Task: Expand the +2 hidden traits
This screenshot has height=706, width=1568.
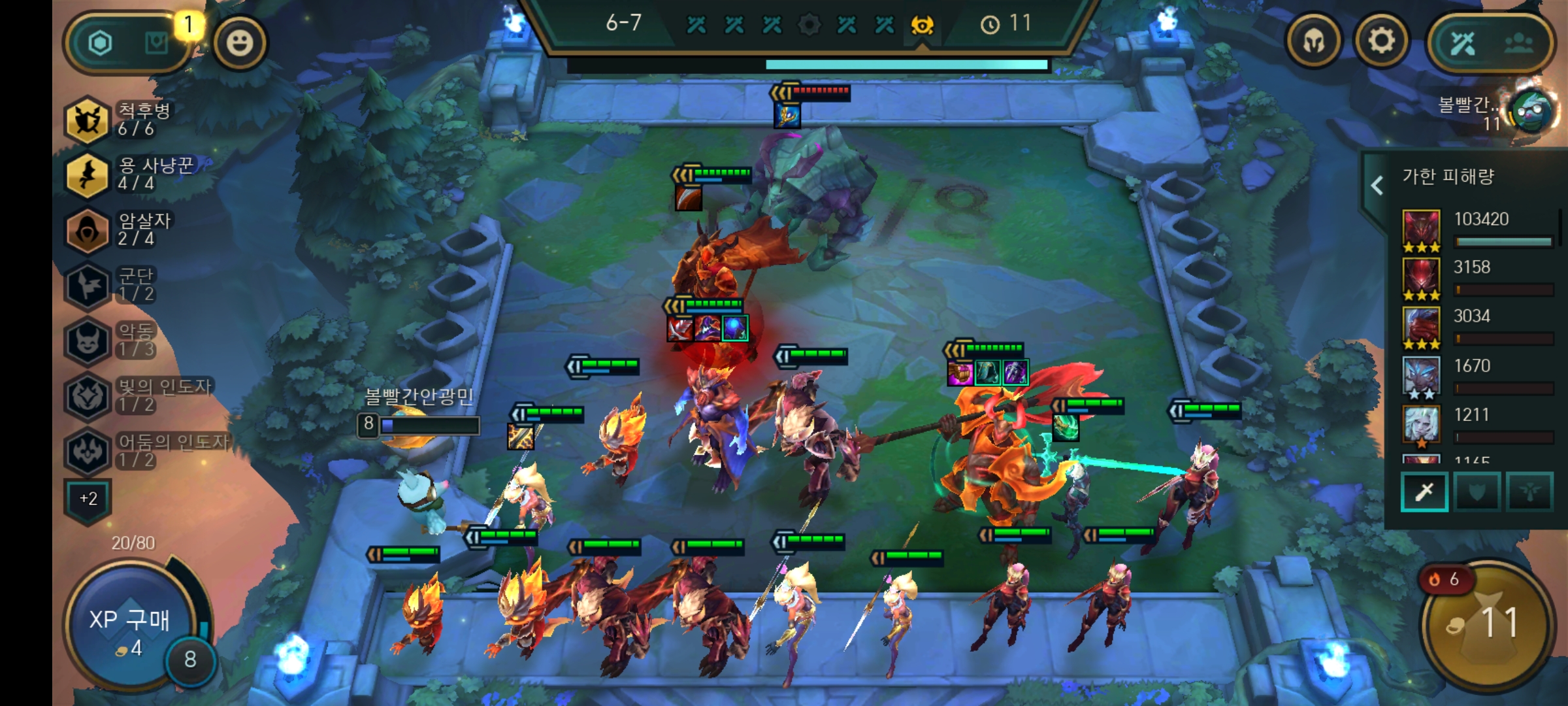Action: tap(88, 499)
